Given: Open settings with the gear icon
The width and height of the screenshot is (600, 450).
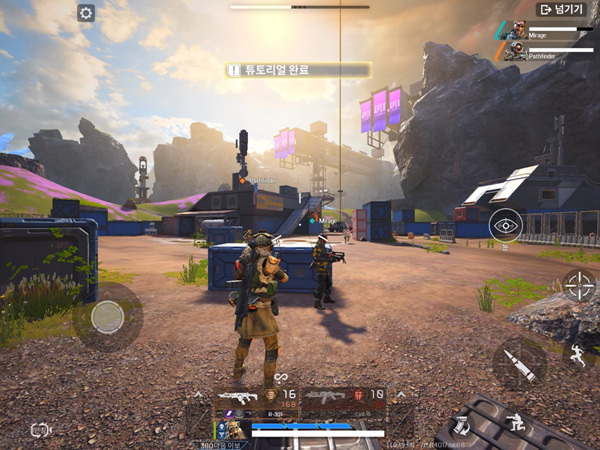Looking at the screenshot, I should (x=86, y=13).
